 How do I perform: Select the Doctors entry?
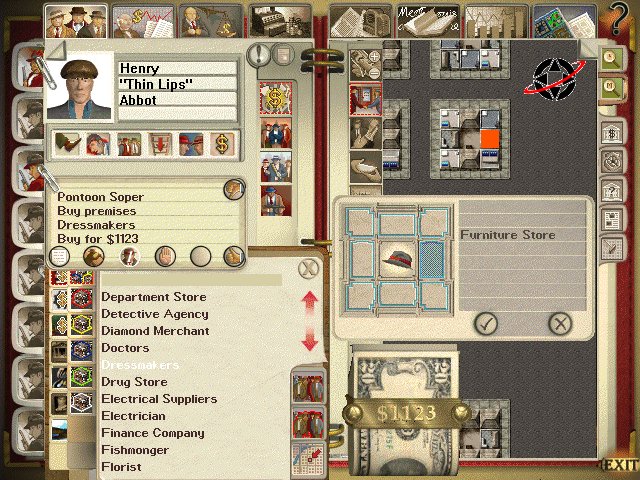coord(125,348)
